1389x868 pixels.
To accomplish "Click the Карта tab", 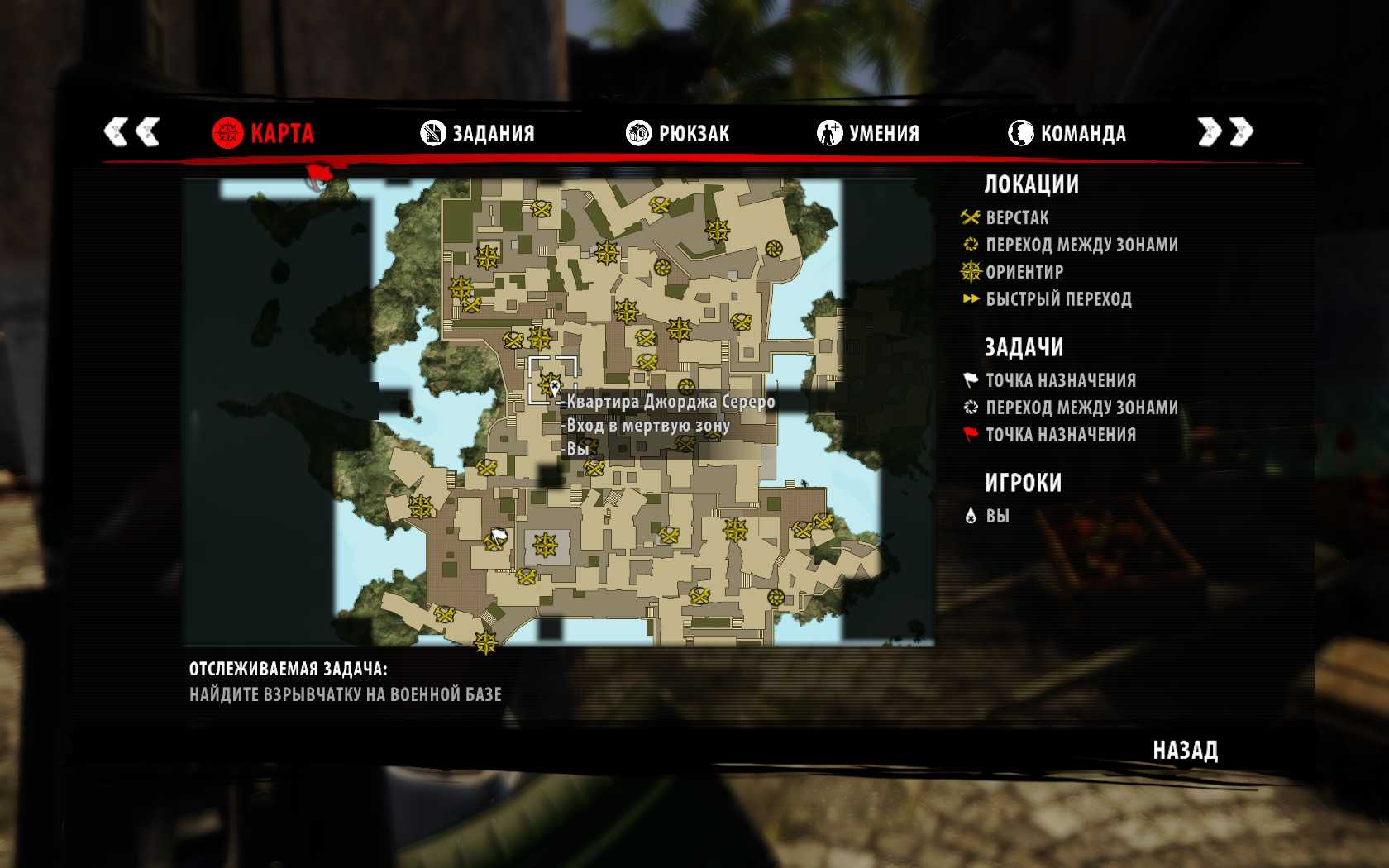I will click(x=263, y=133).
